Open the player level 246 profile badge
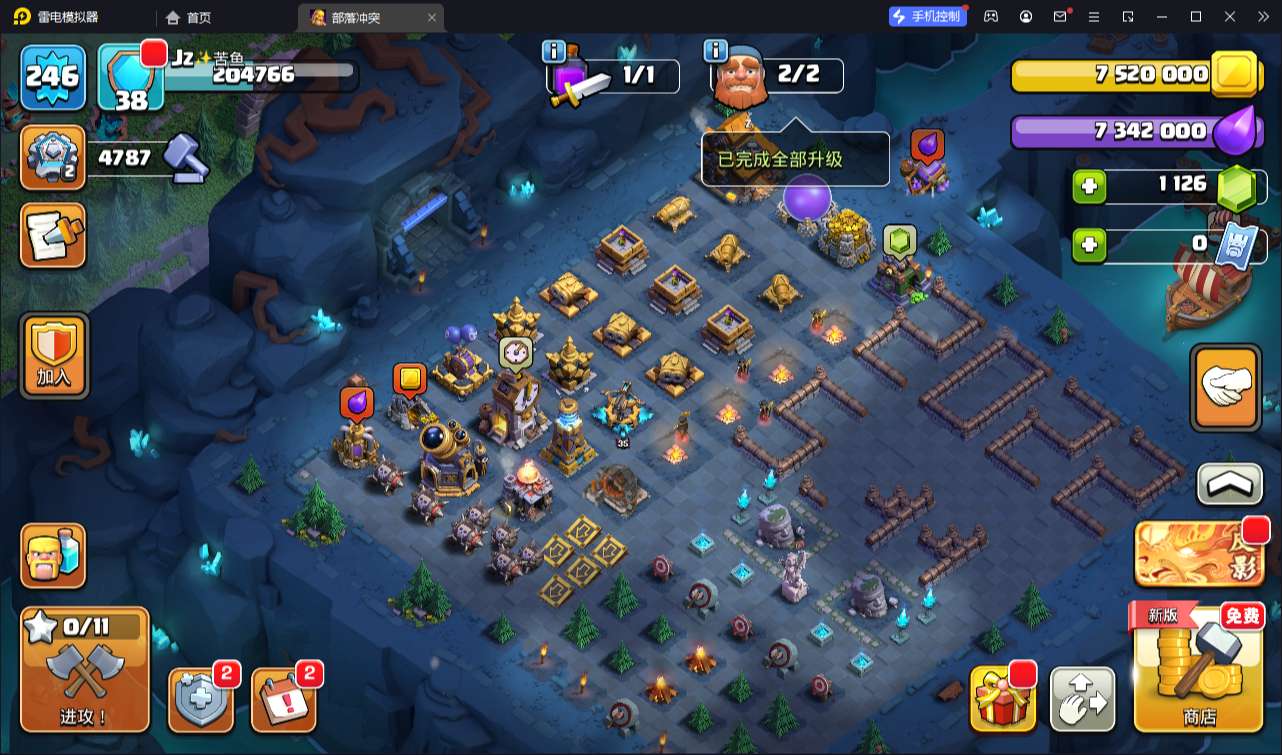 [x=52, y=77]
